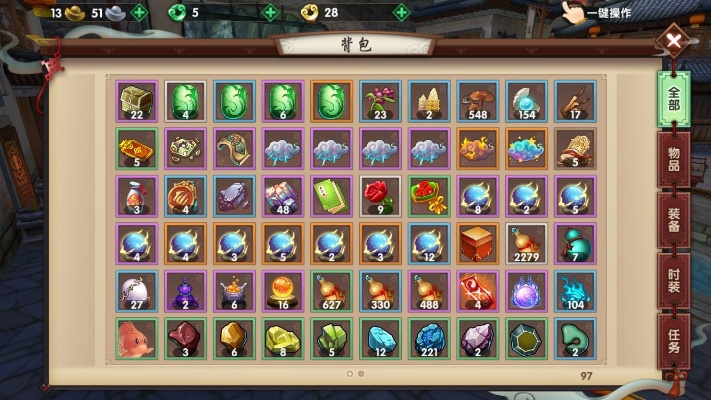Tap the plus beside the gold coin count
This screenshot has height=400, width=711.
tap(401, 13)
